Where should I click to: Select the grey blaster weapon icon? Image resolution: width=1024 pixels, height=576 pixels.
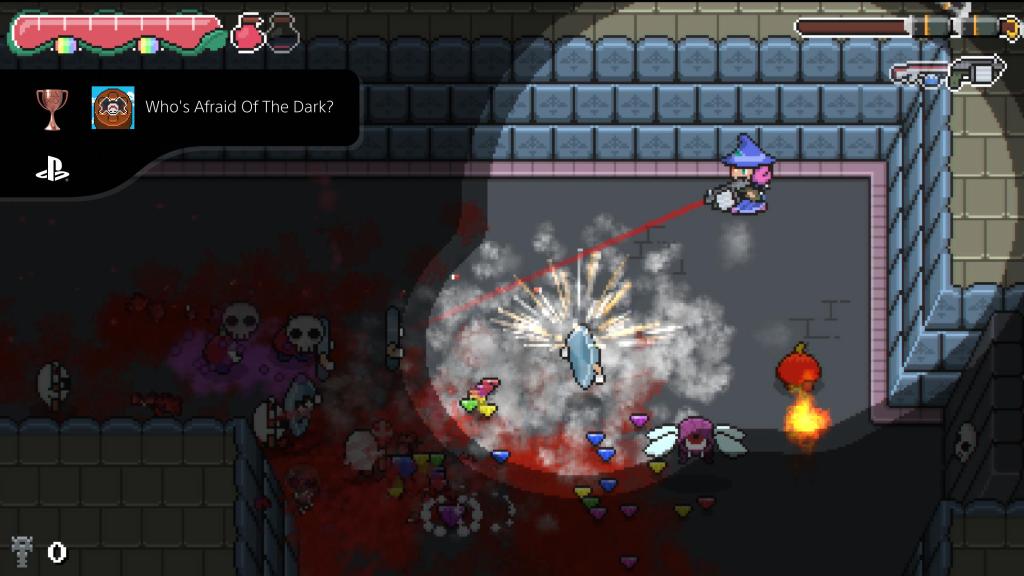point(976,72)
